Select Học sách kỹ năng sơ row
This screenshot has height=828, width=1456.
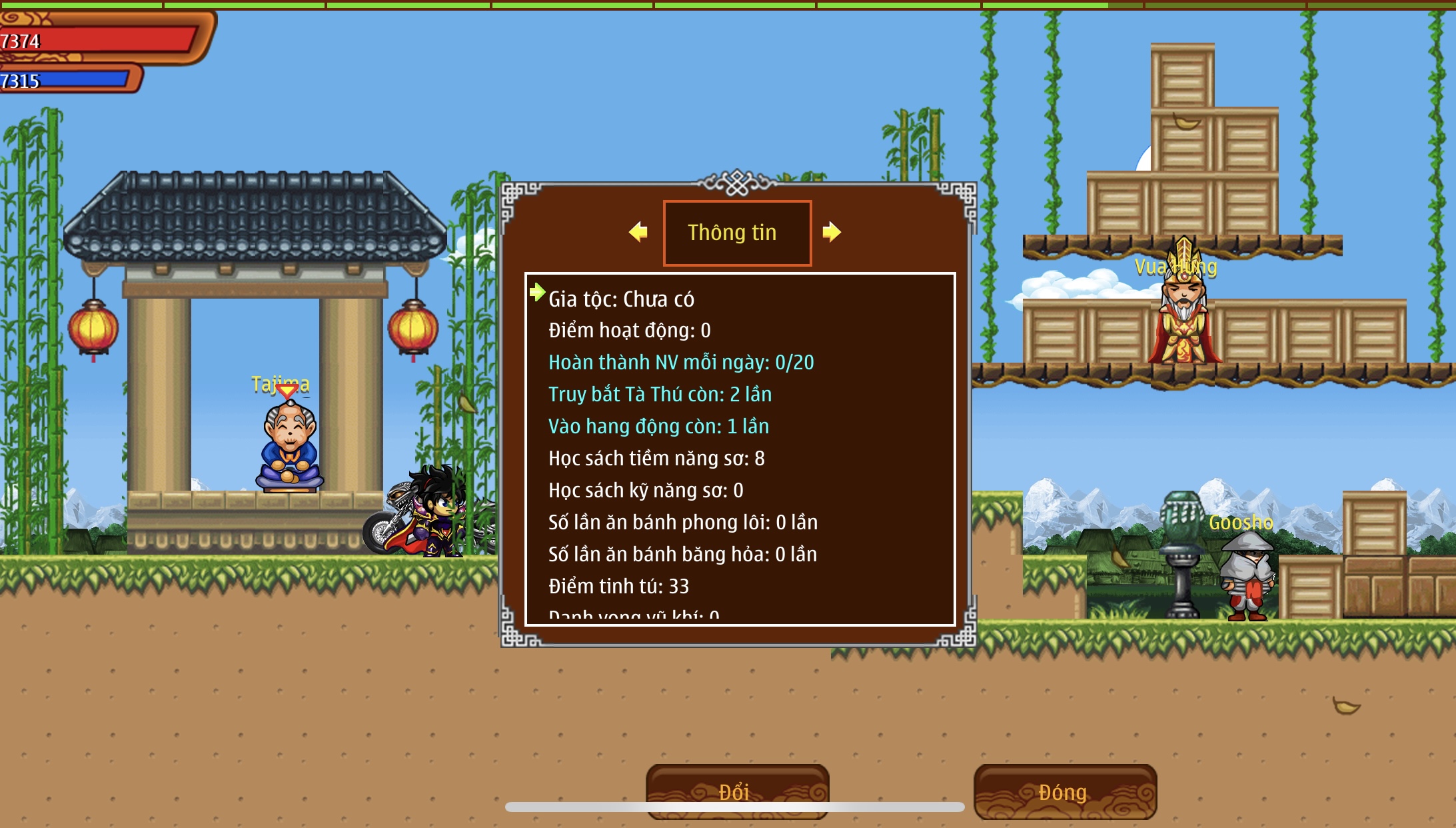646,491
